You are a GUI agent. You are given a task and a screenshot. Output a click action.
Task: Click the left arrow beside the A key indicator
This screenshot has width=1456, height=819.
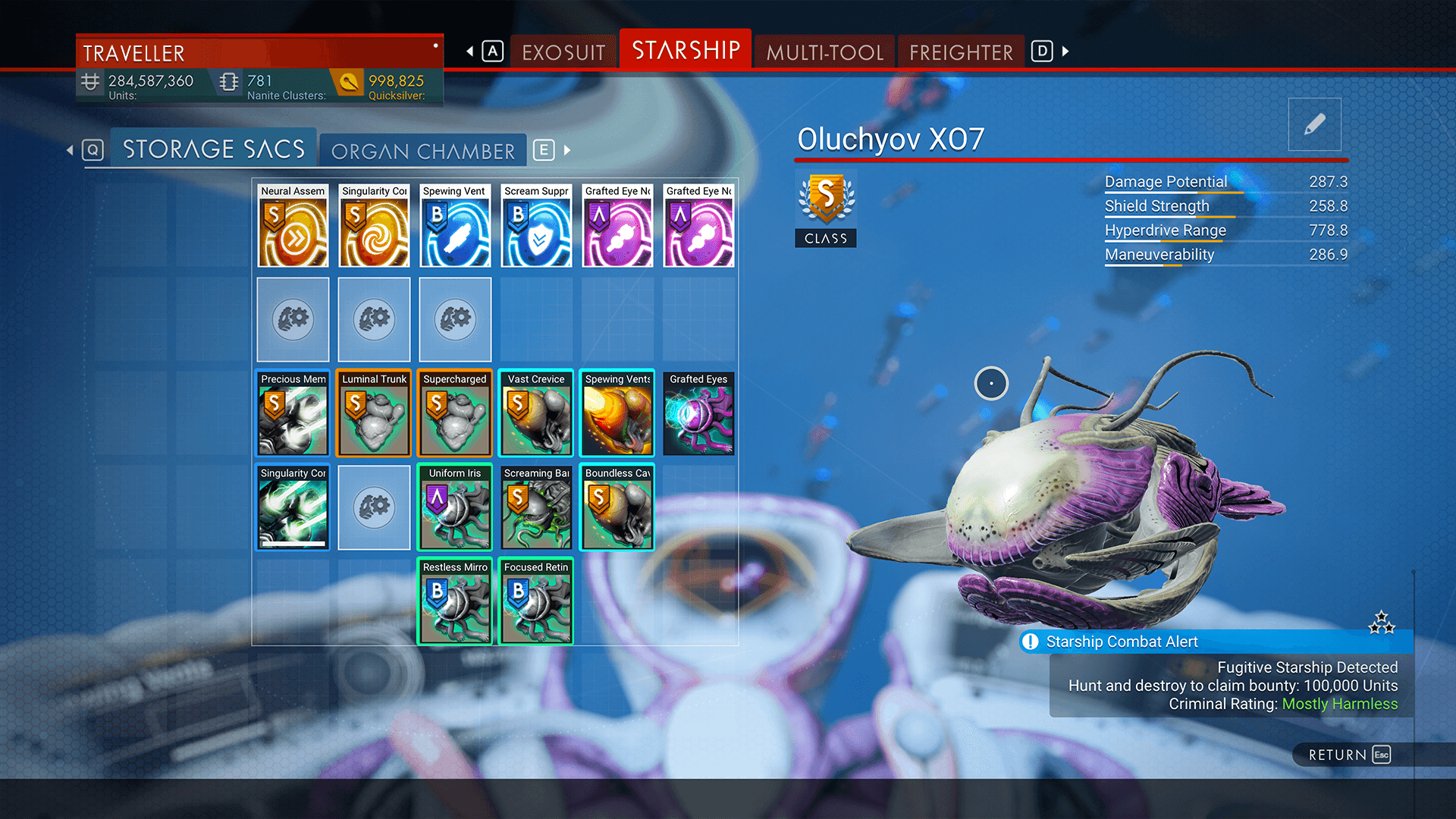pyautogui.click(x=469, y=52)
